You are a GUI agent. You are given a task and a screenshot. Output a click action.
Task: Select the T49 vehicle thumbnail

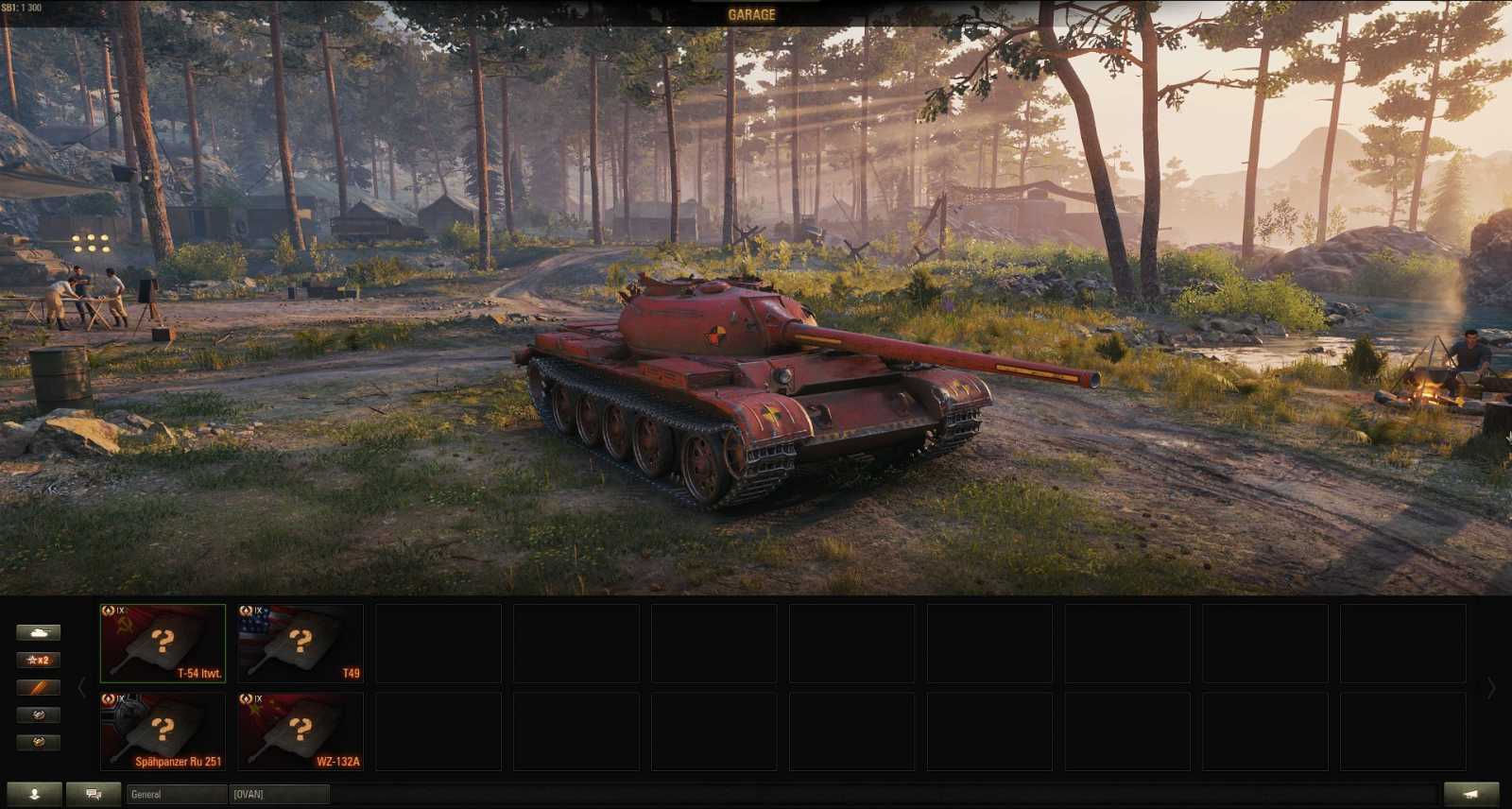click(301, 643)
